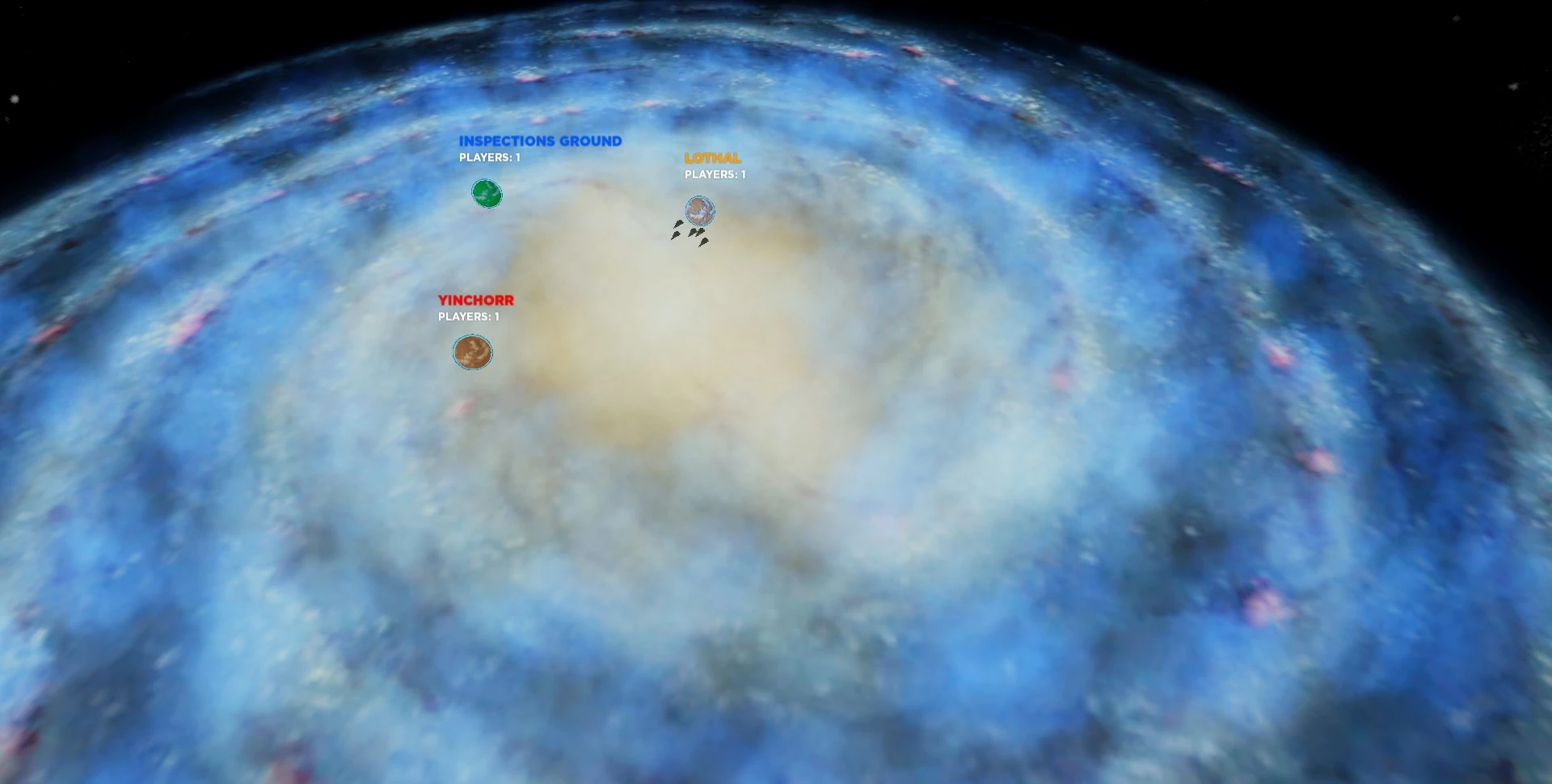Screen dimensions: 1552x784
Task: Open the INSPECTIONS GROUND server via its title
Action: tap(539, 140)
